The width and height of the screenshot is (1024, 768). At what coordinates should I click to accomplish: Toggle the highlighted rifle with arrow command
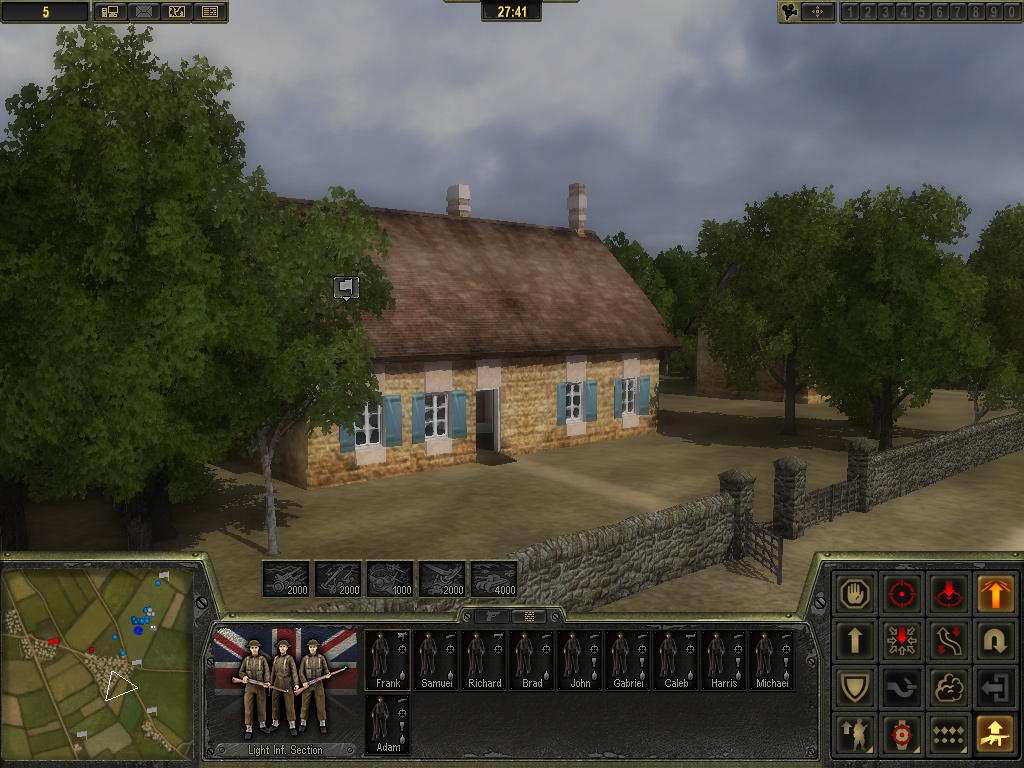pyautogui.click(x=996, y=734)
